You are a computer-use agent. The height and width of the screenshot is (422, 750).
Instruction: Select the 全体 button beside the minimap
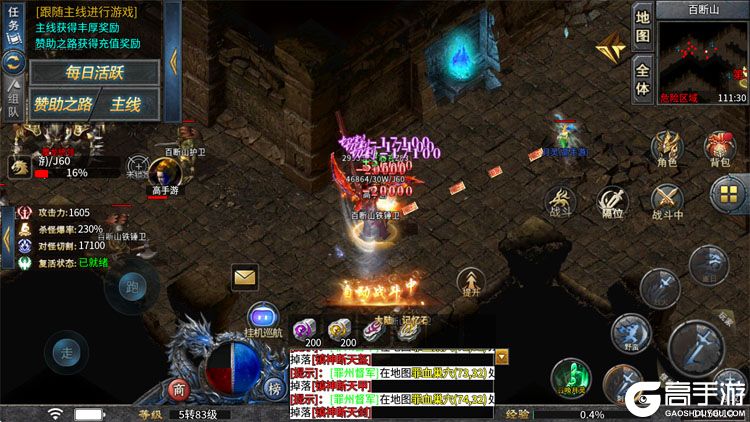point(643,78)
